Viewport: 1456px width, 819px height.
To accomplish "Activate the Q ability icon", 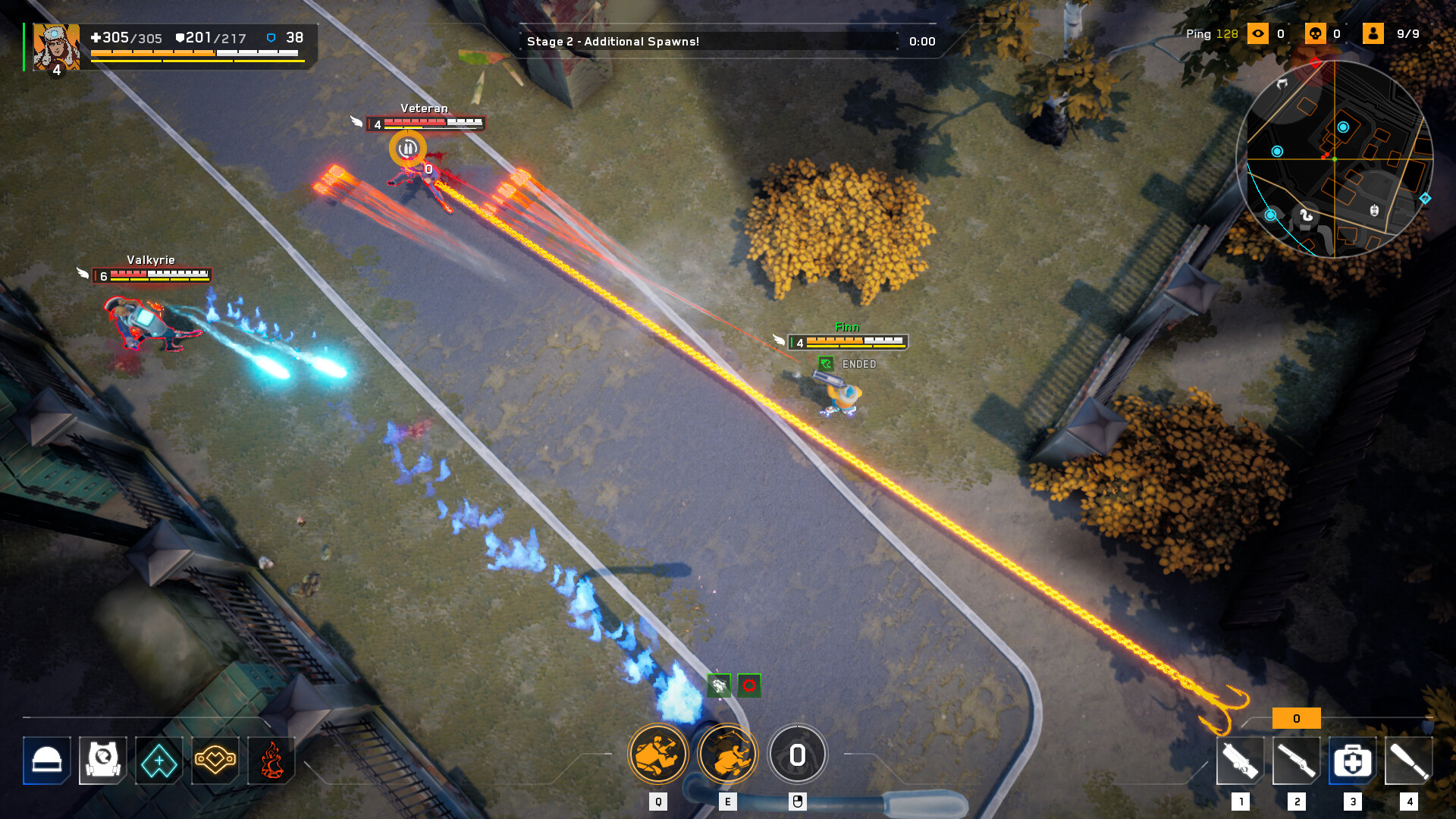I will point(658,753).
